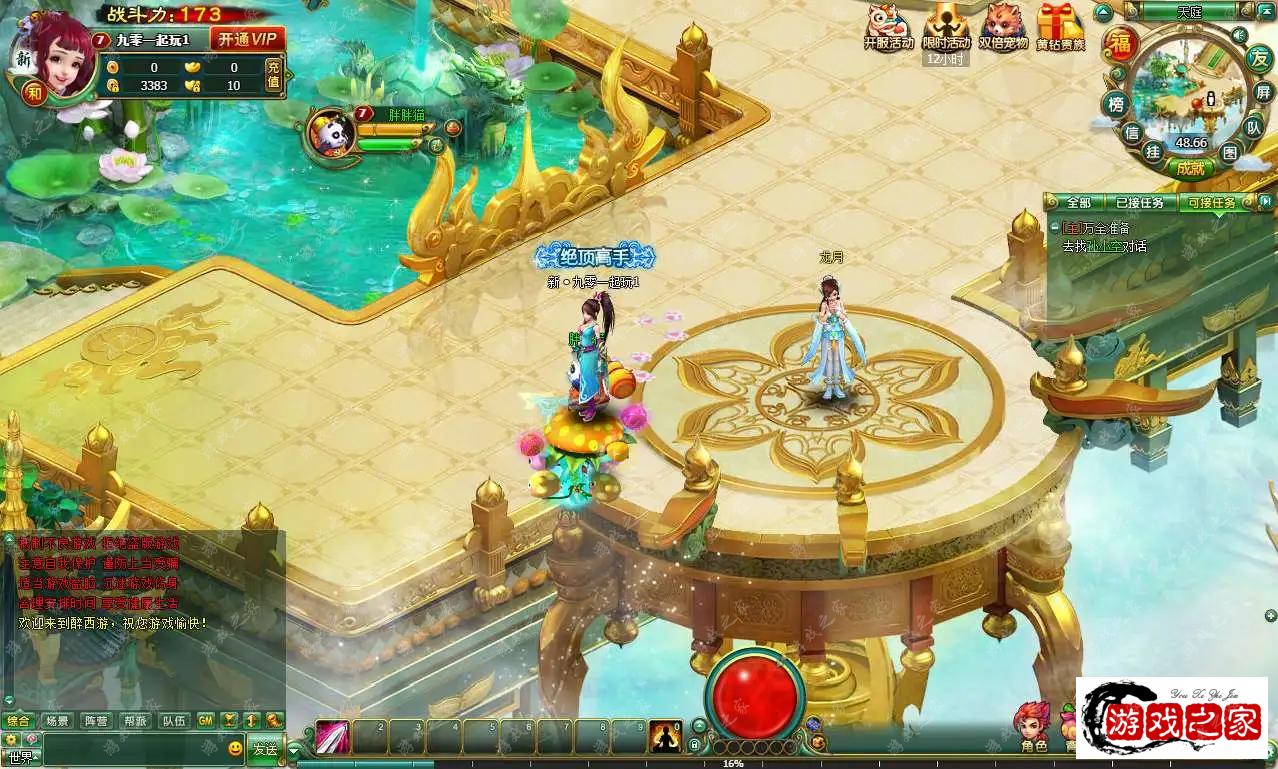Open the 黄钻贵族 gift box icon
The image size is (1278, 769).
pyautogui.click(x=1060, y=27)
